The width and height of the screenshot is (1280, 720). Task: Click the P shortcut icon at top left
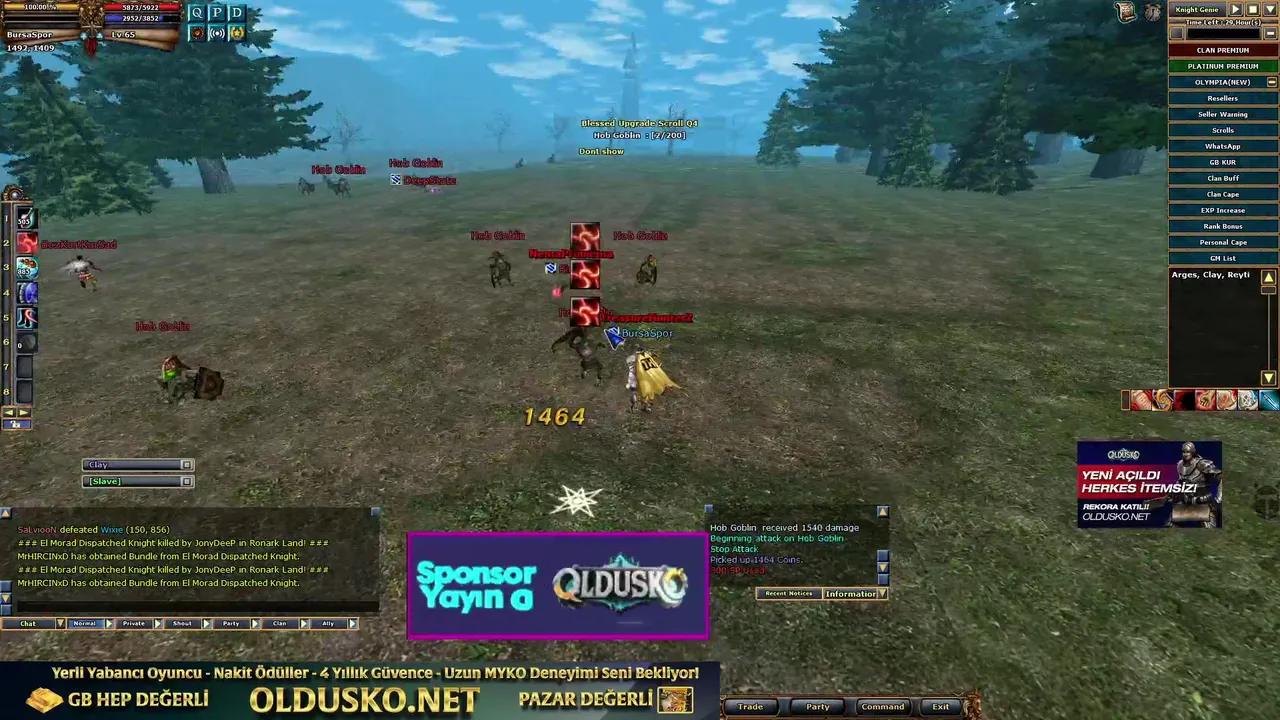(216, 12)
